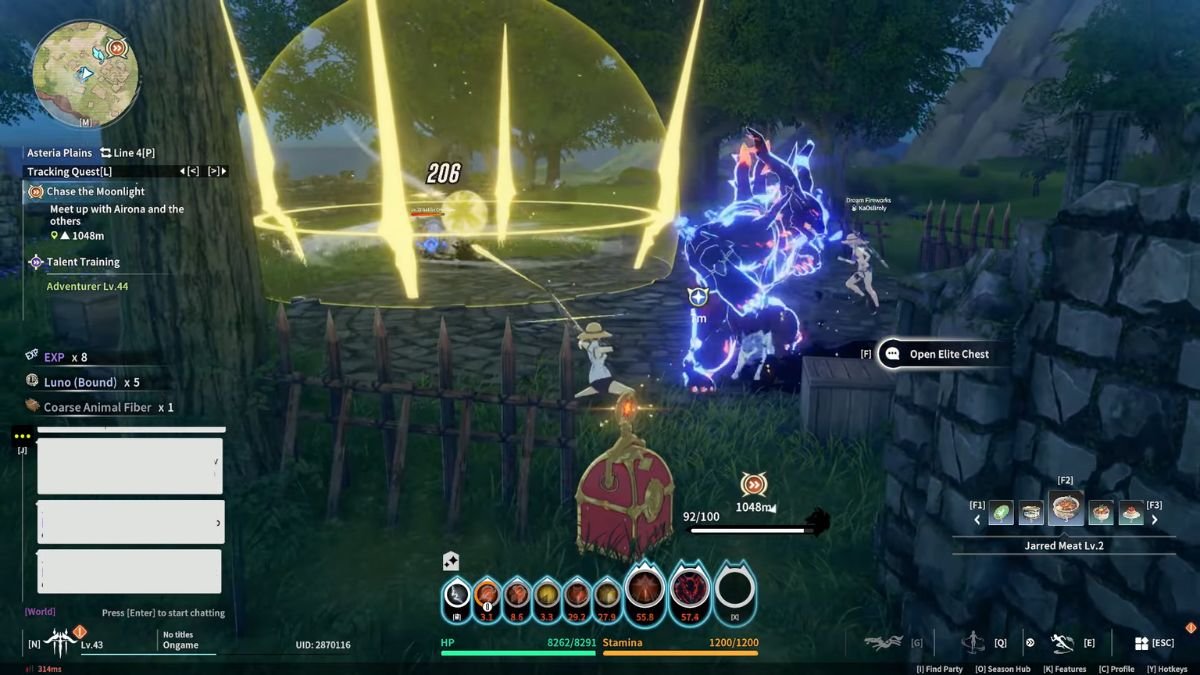Image resolution: width=1200 pixels, height=675 pixels.
Task: Expand the chat panel with the dots icon
Action: (x=22, y=437)
